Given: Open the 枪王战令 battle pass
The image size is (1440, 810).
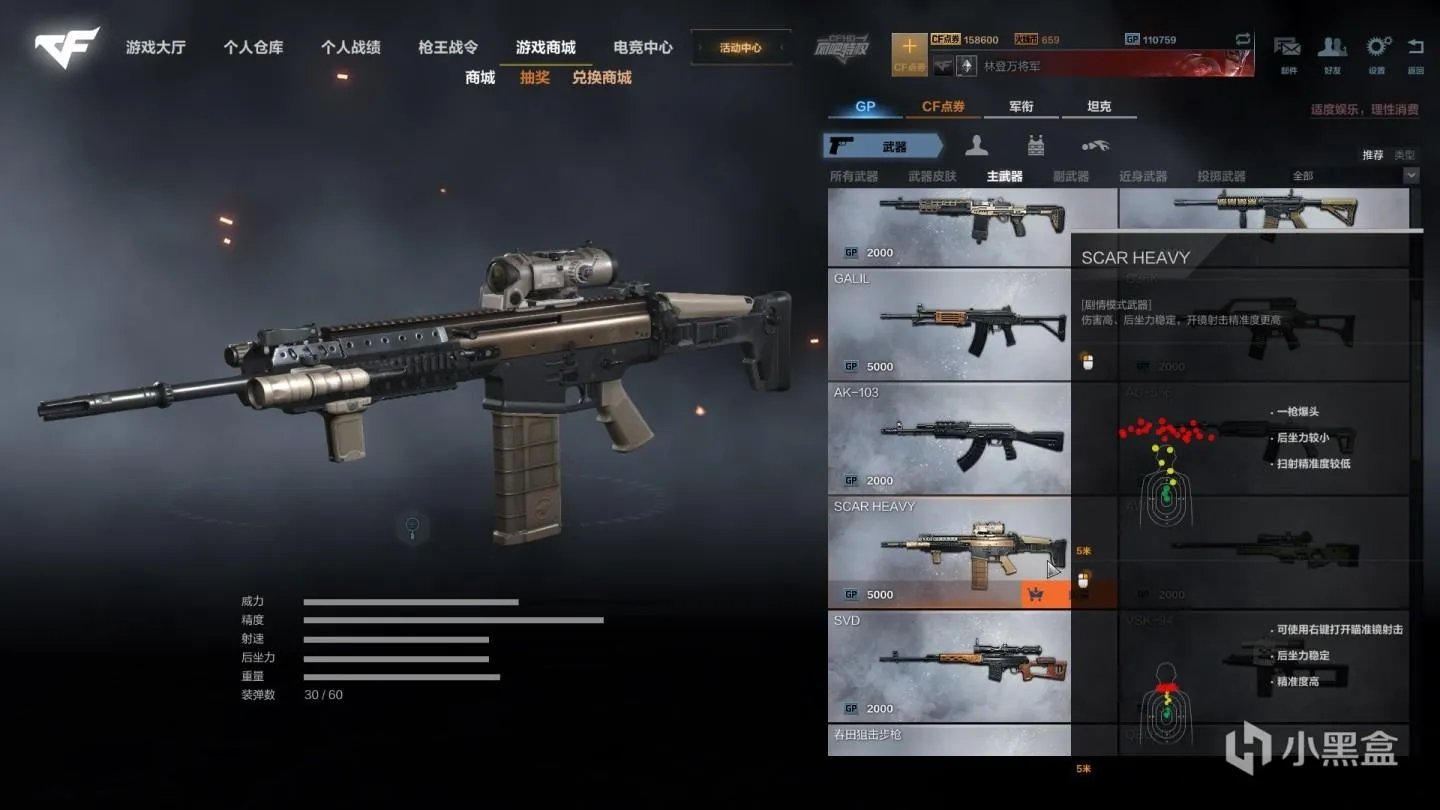Looking at the screenshot, I should click(x=448, y=47).
